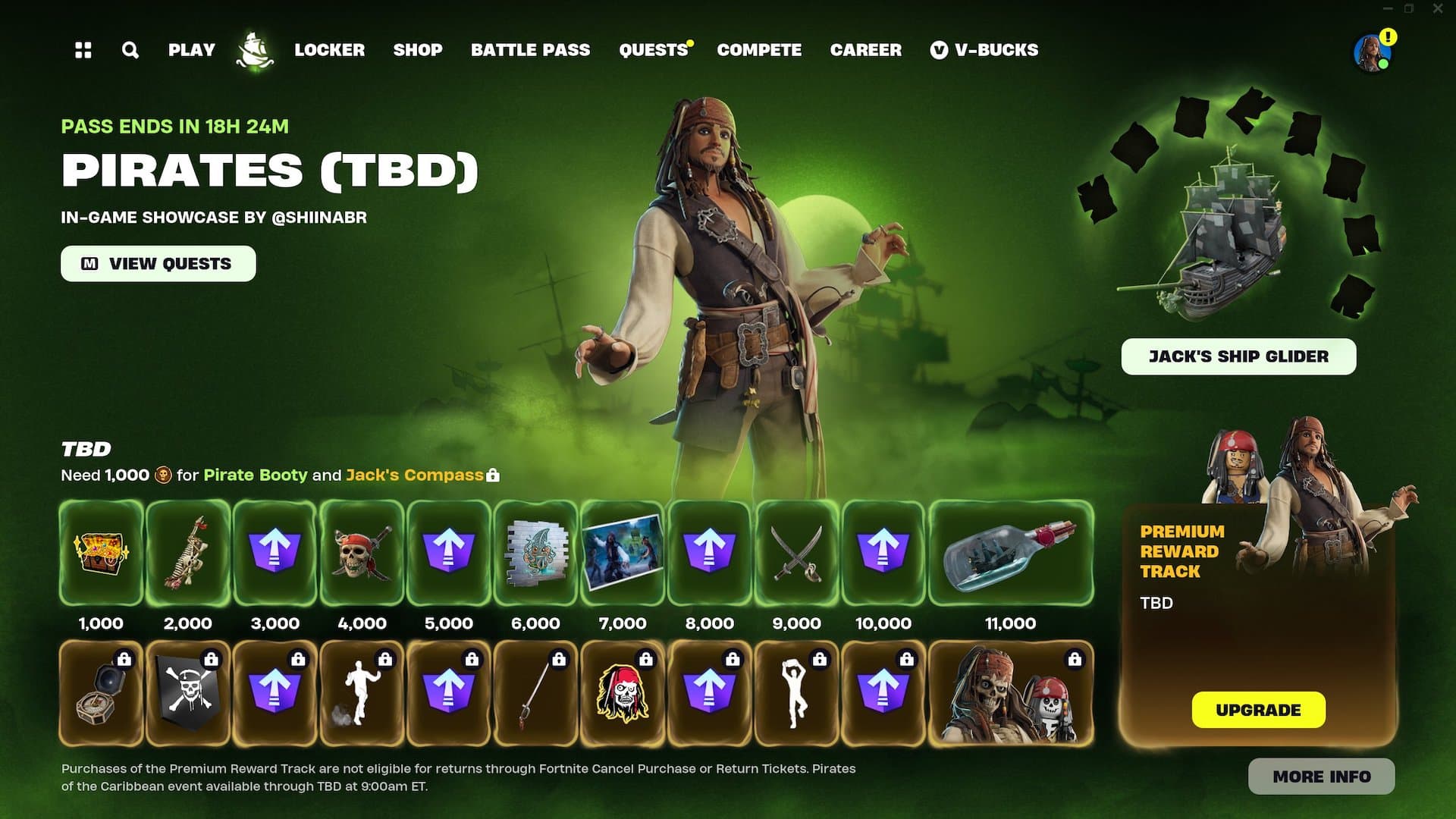Open the QUESTS menu item

[x=652, y=50]
